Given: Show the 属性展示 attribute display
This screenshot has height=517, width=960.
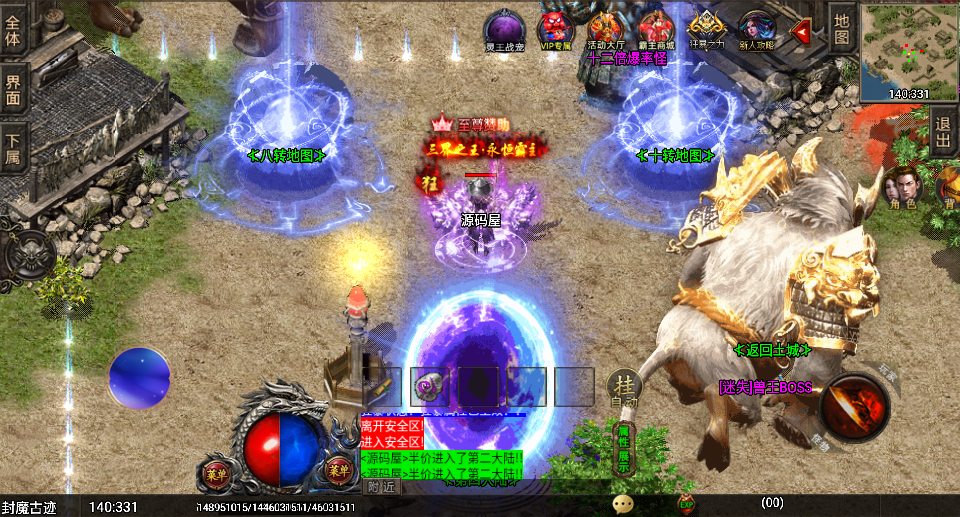Looking at the screenshot, I should pyautogui.click(x=624, y=450).
